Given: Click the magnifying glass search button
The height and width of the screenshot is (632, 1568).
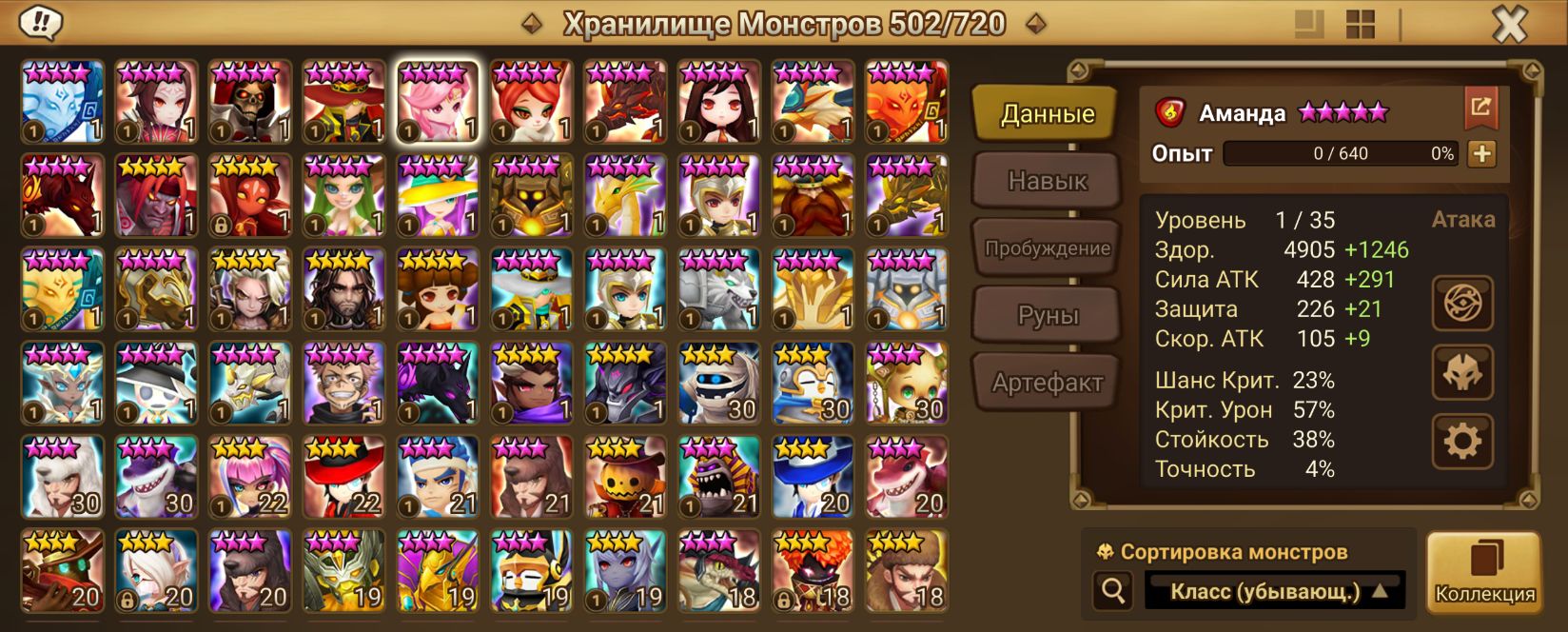Looking at the screenshot, I should pos(1112,592).
